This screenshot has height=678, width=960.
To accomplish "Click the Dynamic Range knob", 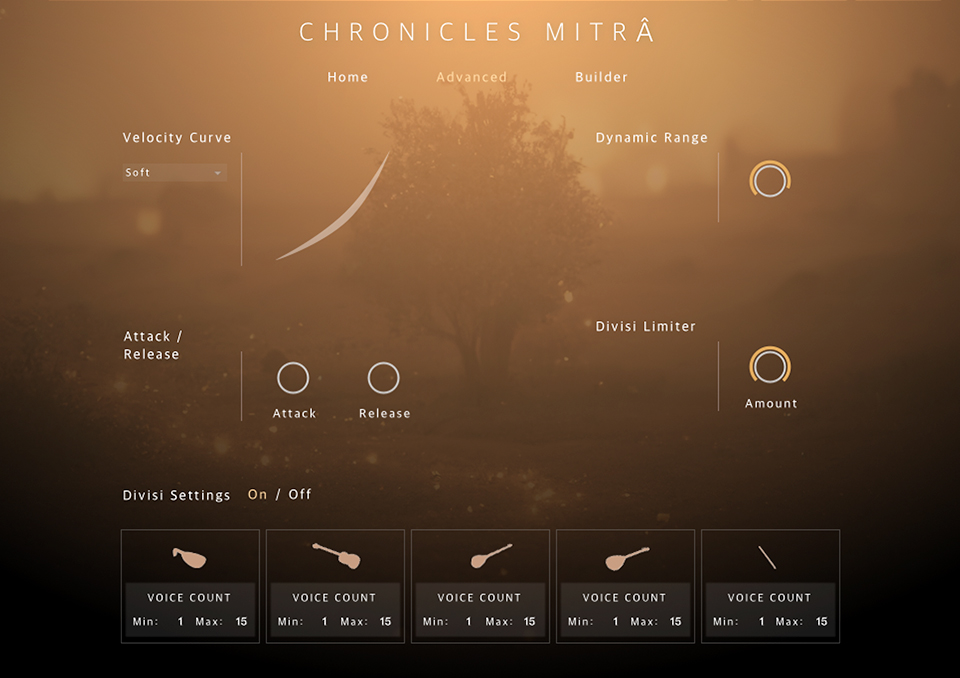I will pos(770,181).
